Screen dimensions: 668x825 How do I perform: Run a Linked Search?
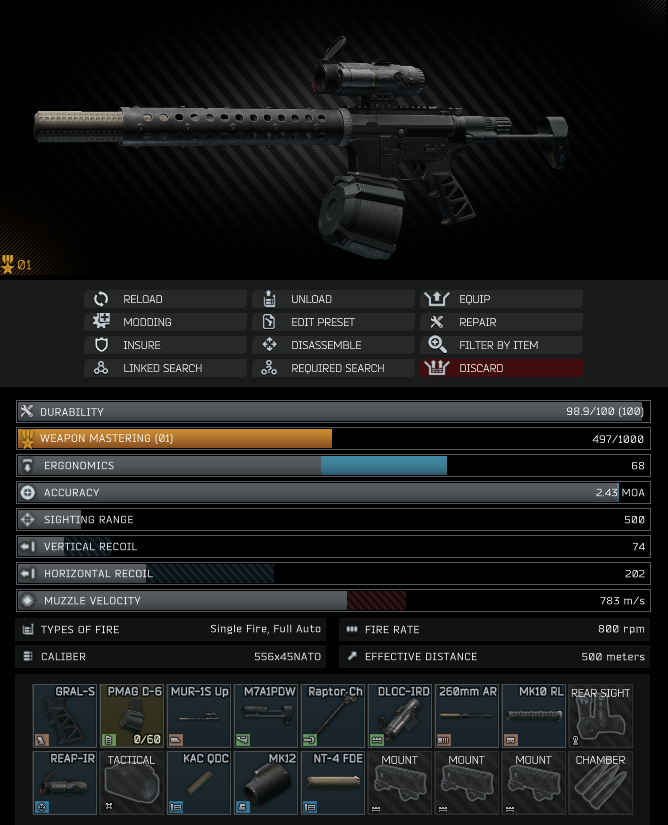pyautogui.click(x=165, y=368)
